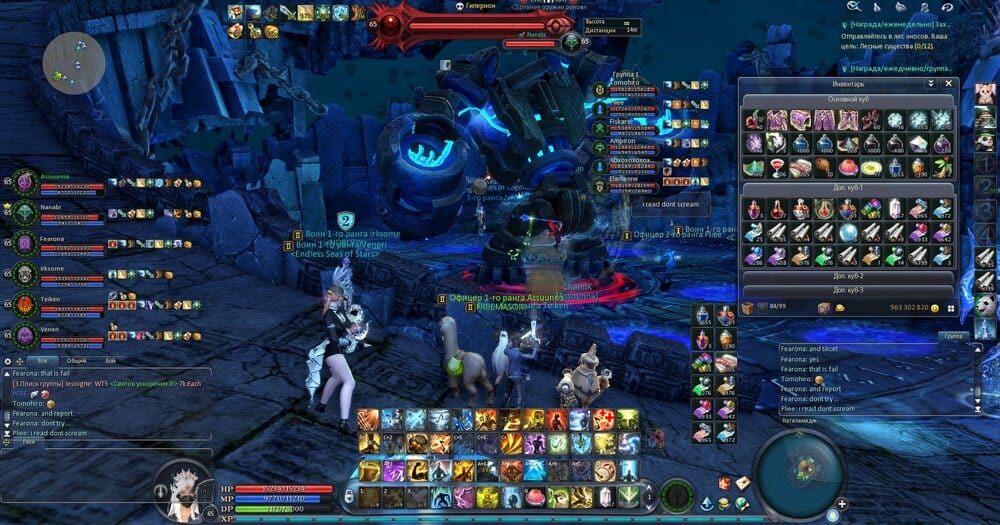This screenshot has height=525, width=1000.
Task: Switch chat to the Общий tab
Action: coord(75,360)
